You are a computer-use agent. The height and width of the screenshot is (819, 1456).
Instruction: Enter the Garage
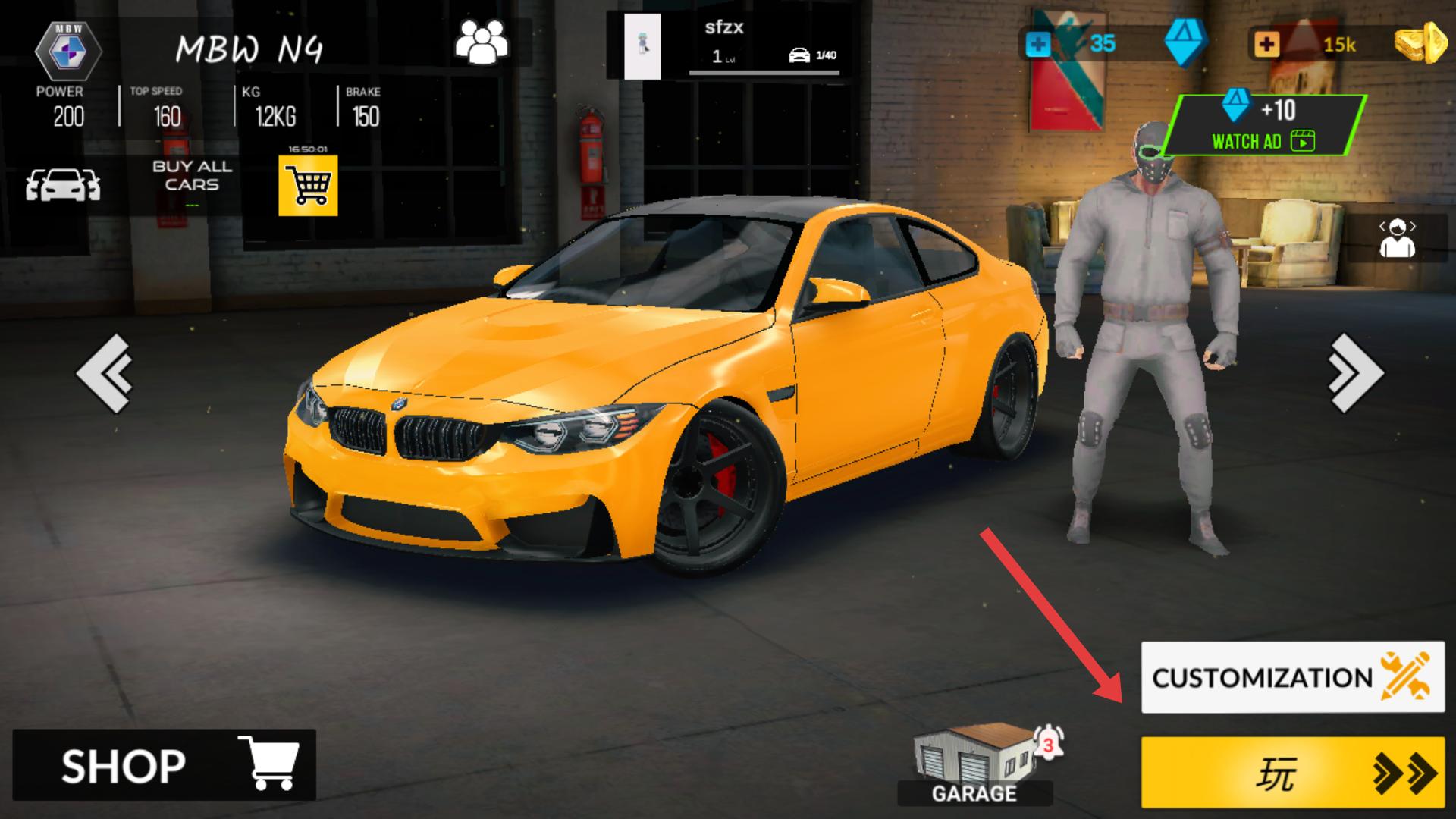(x=975, y=764)
